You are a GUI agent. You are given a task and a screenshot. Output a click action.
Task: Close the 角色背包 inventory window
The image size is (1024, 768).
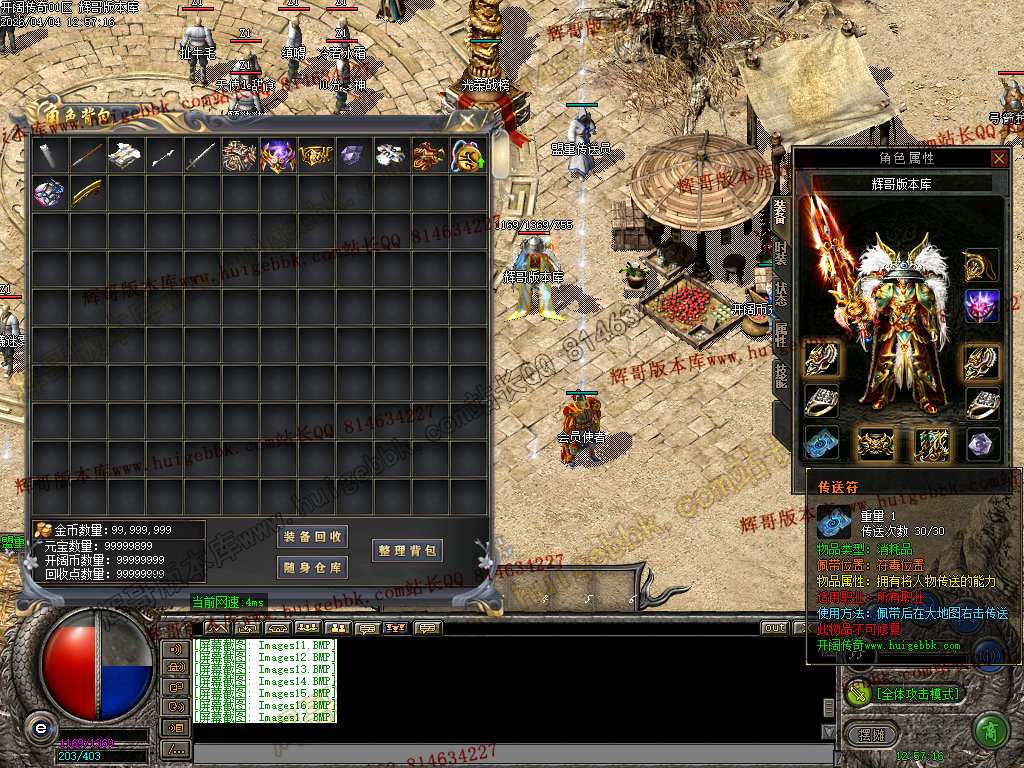(x=467, y=119)
